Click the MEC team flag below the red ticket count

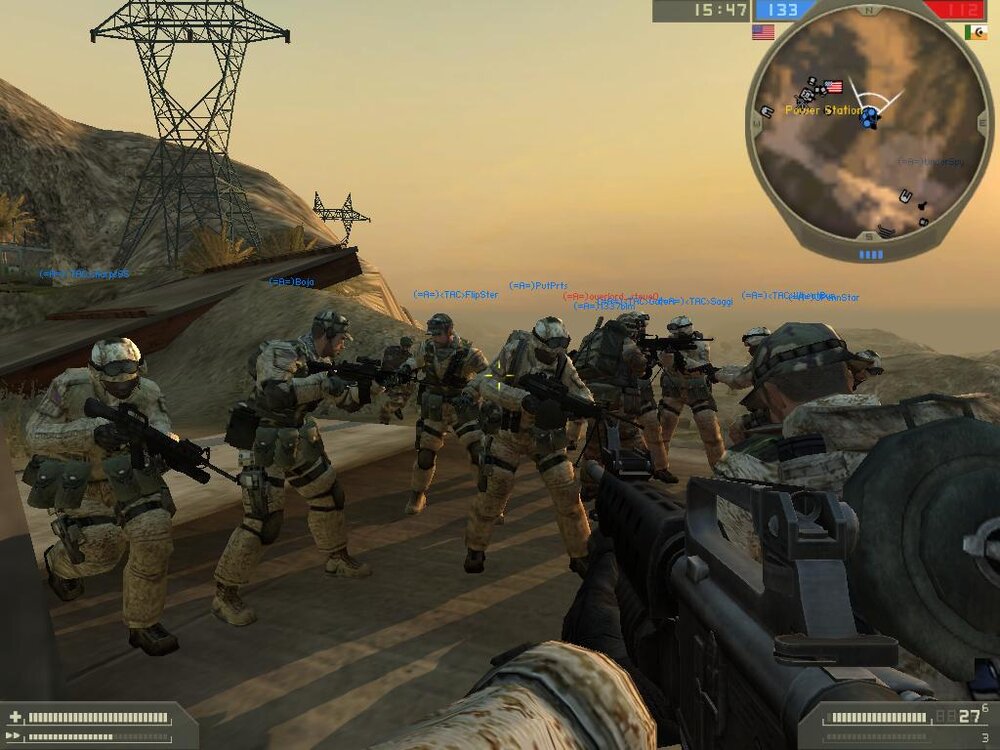975,32
